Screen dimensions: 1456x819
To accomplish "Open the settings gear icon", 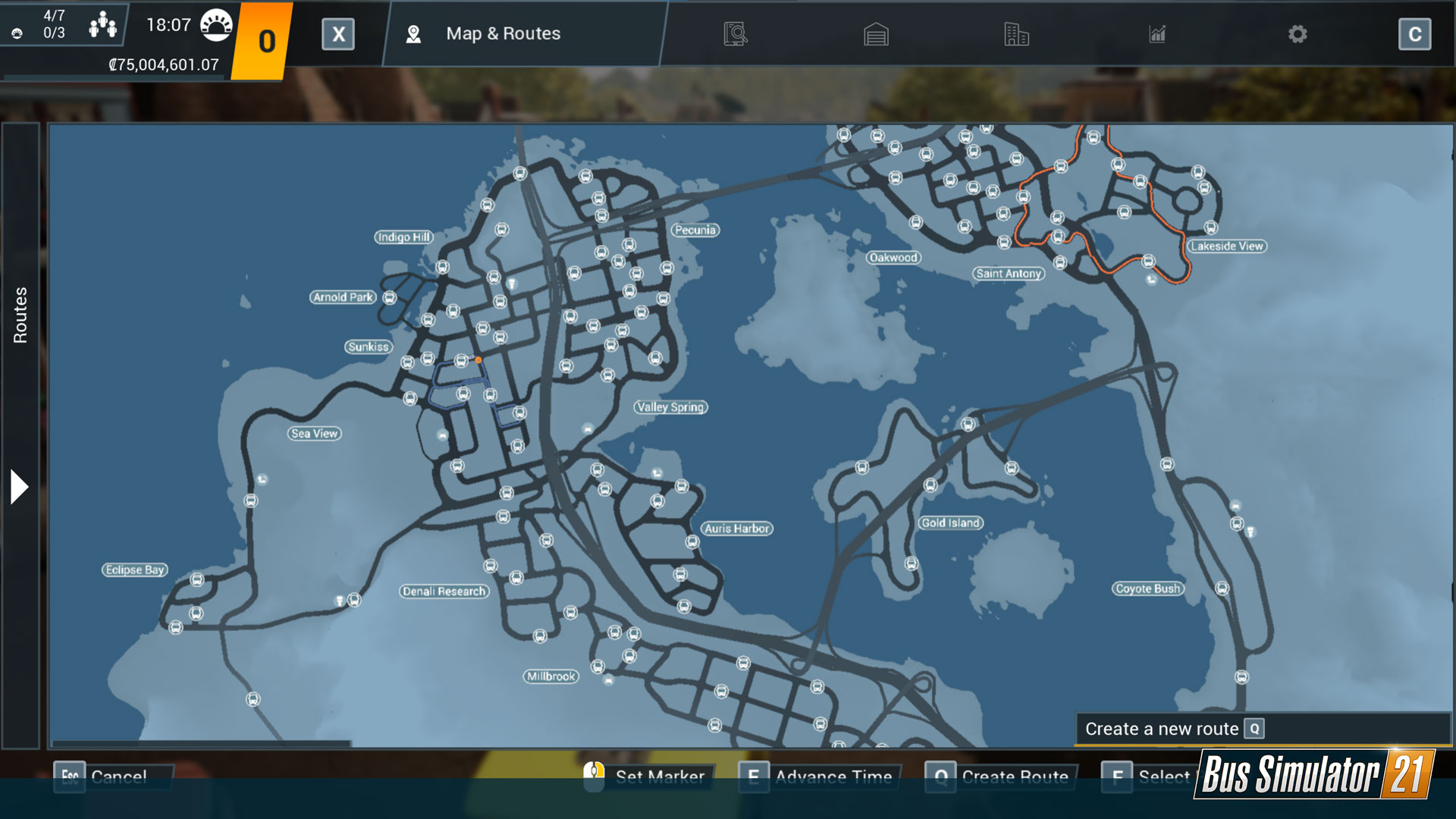I will [1298, 34].
